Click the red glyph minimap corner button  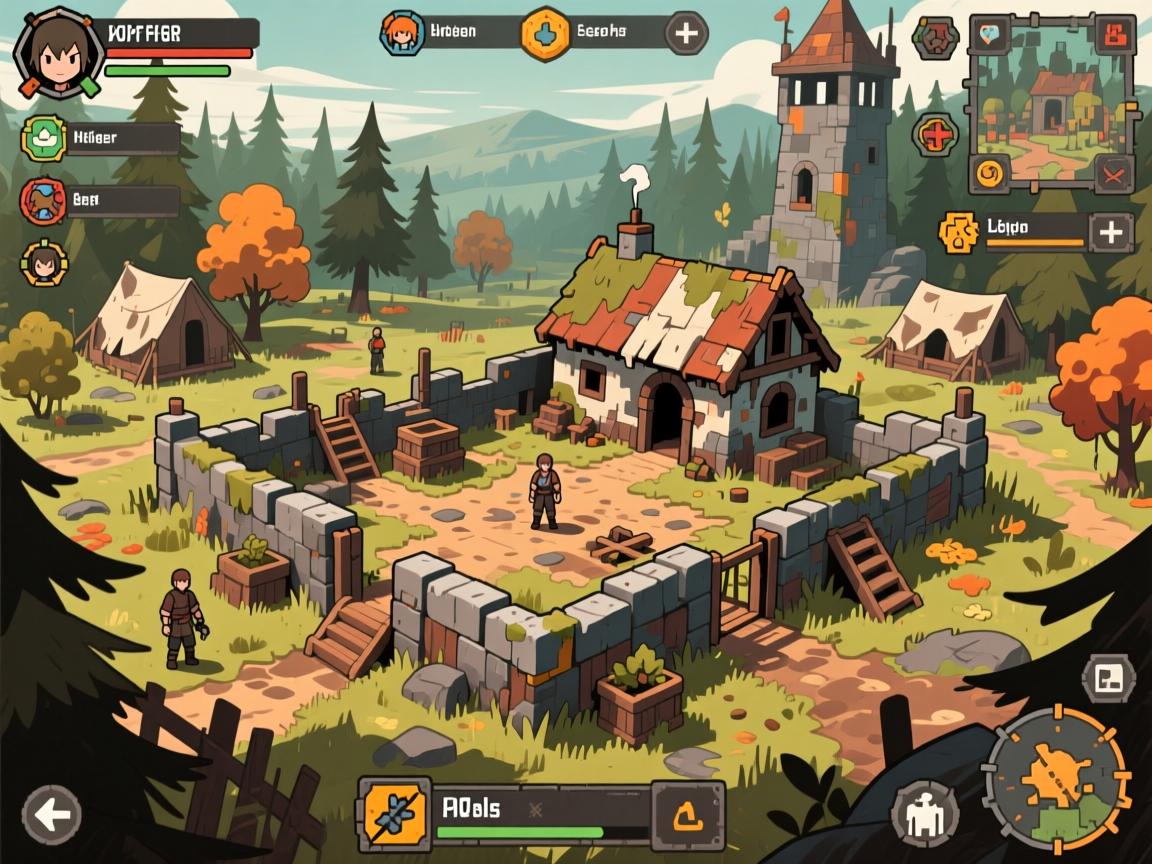point(1112,35)
